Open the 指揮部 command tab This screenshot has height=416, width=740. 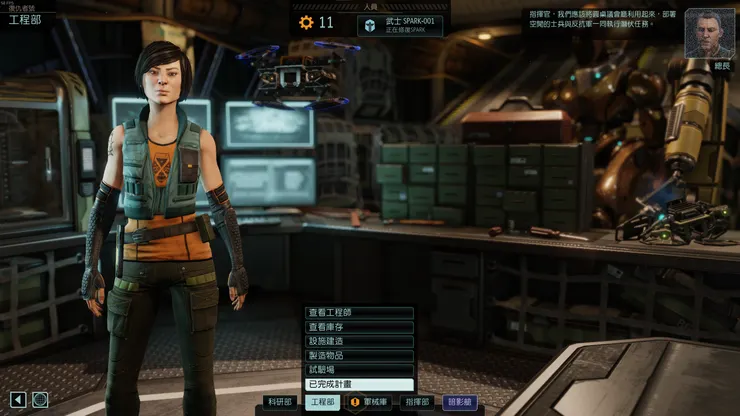[416, 402]
